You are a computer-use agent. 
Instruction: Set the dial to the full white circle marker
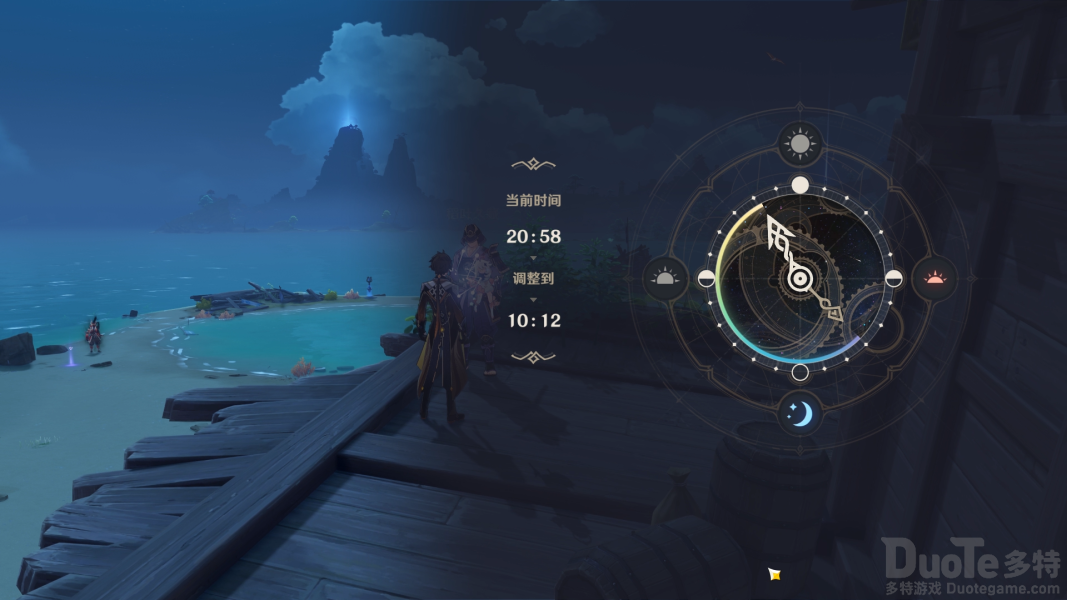pos(800,185)
